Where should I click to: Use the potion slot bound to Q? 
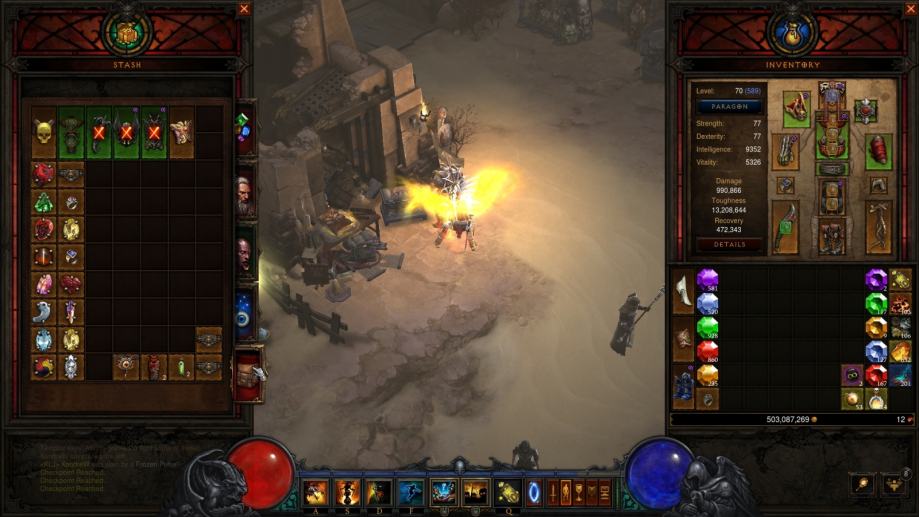click(x=507, y=492)
